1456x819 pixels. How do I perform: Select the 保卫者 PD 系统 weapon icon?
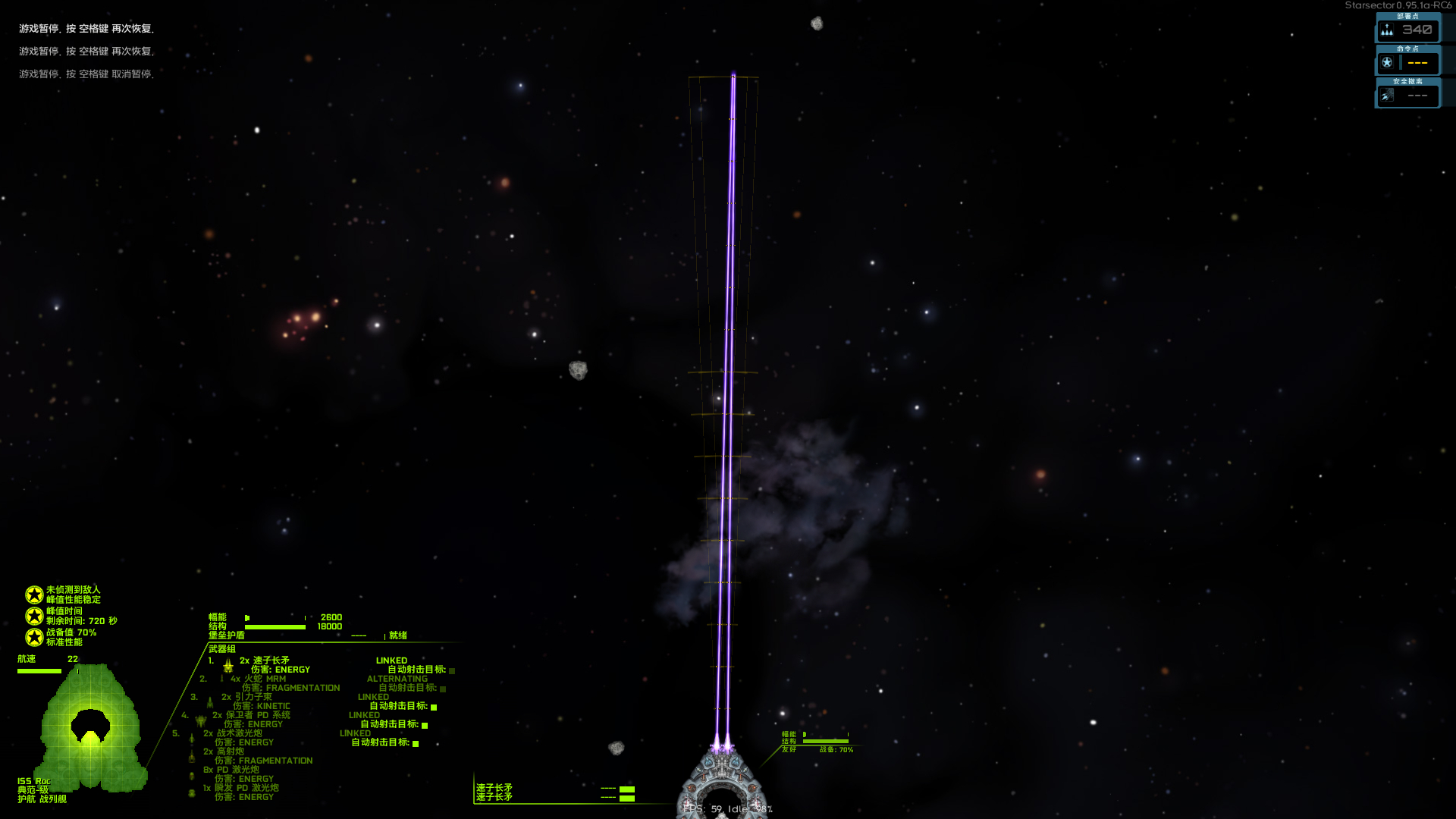(202, 721)
